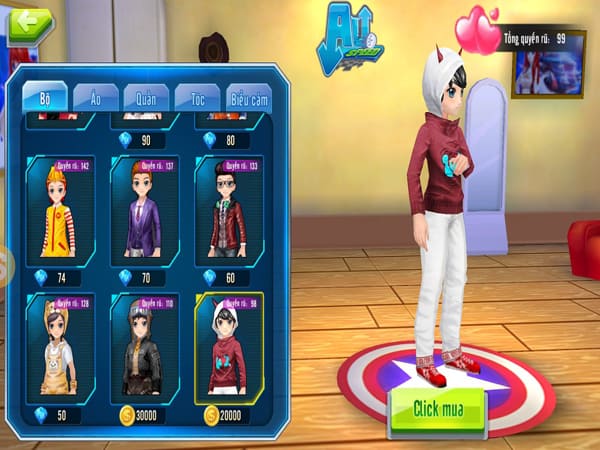The image size is (600, 450).
Task: Select the black leather jacket outfit for 30000
Action: point(144,347)
